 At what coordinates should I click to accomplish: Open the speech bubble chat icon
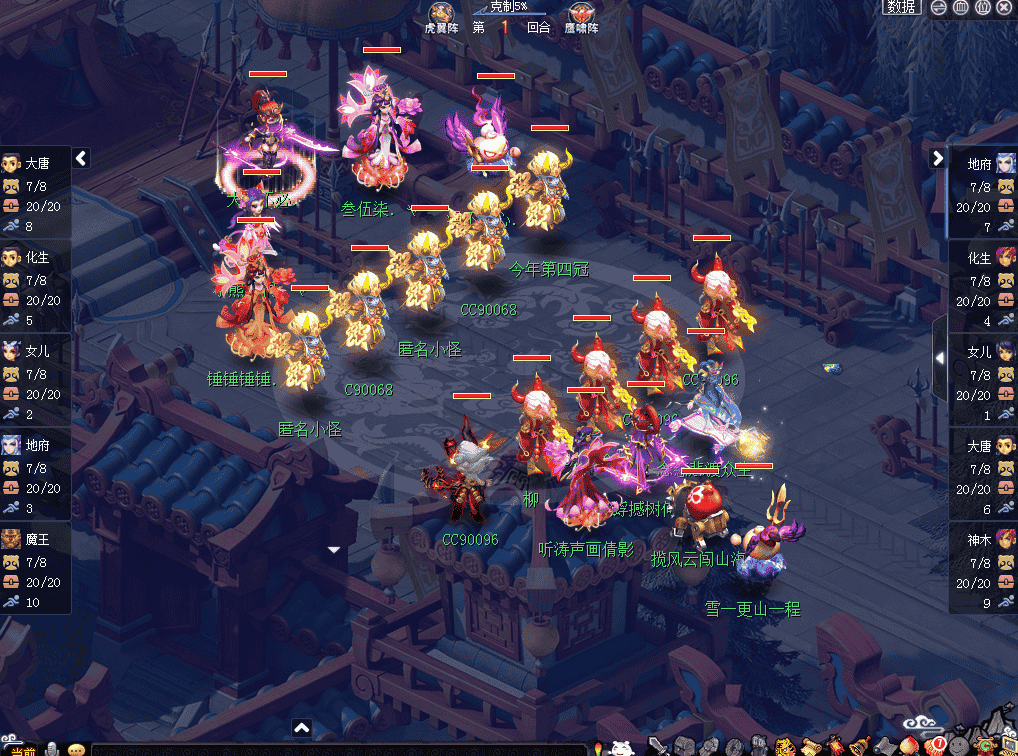click(x=76, y=750)
